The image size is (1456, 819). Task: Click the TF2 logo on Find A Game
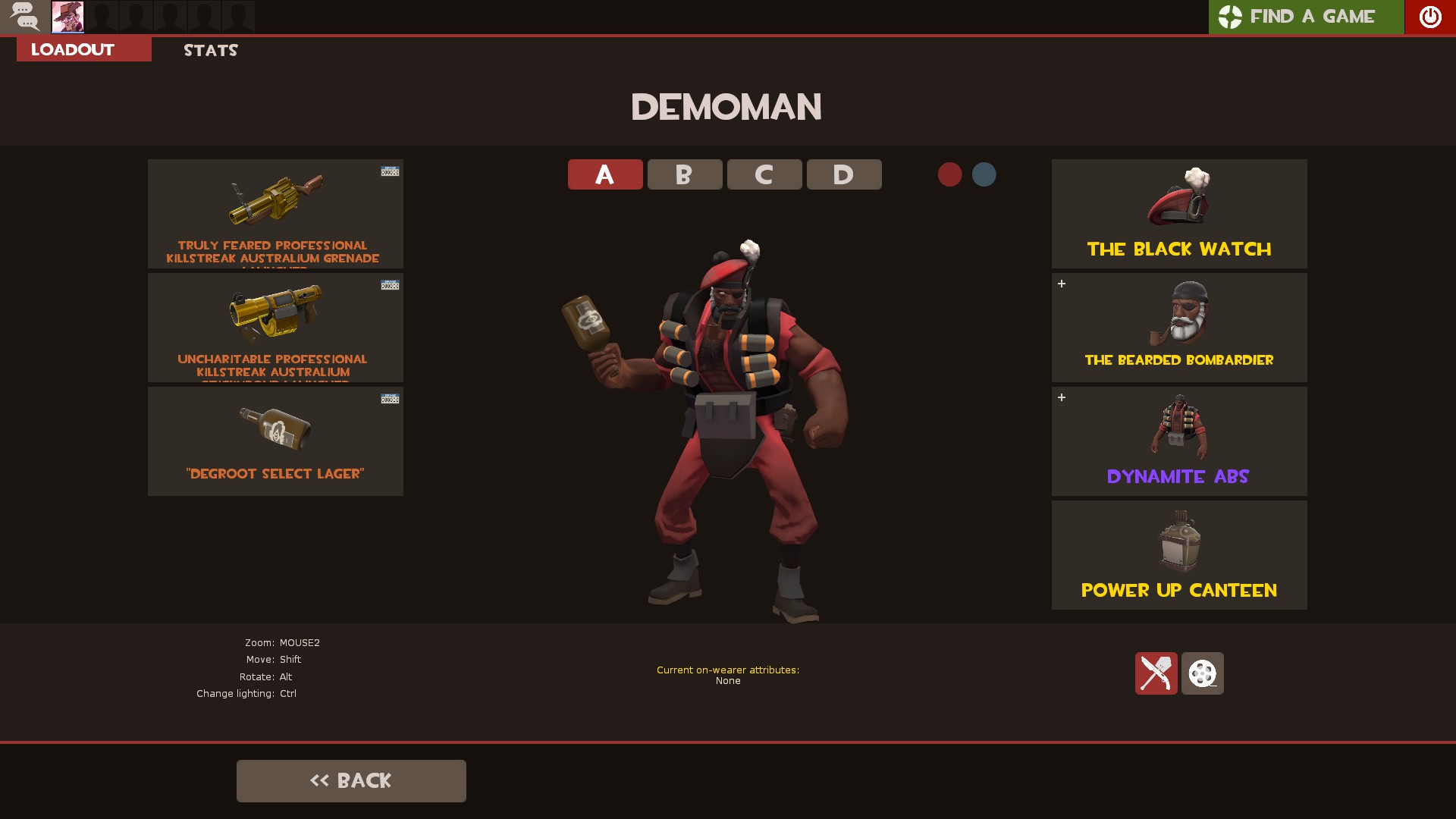point(1228,16)
